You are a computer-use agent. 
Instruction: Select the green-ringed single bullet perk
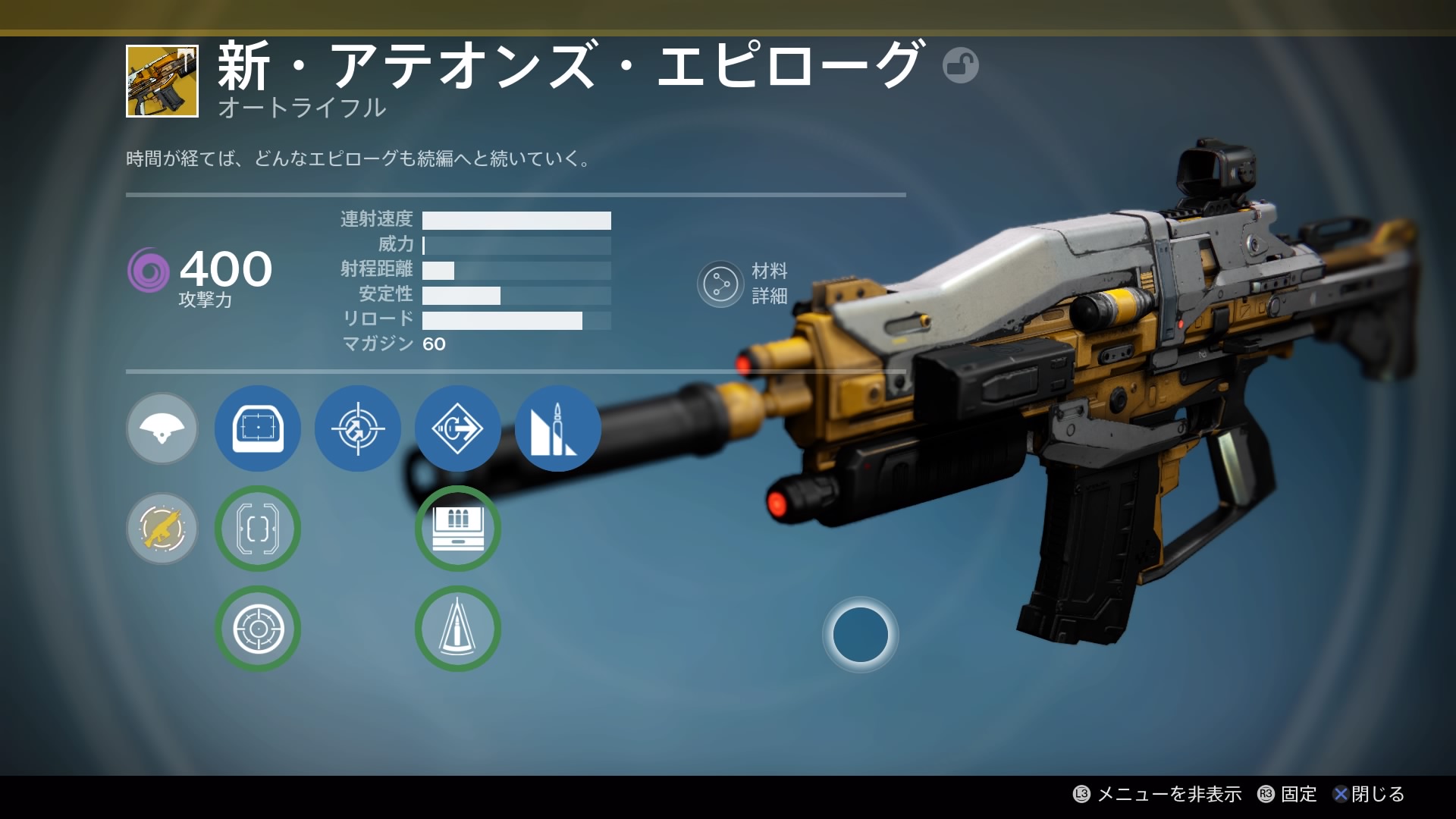(458, 629)
